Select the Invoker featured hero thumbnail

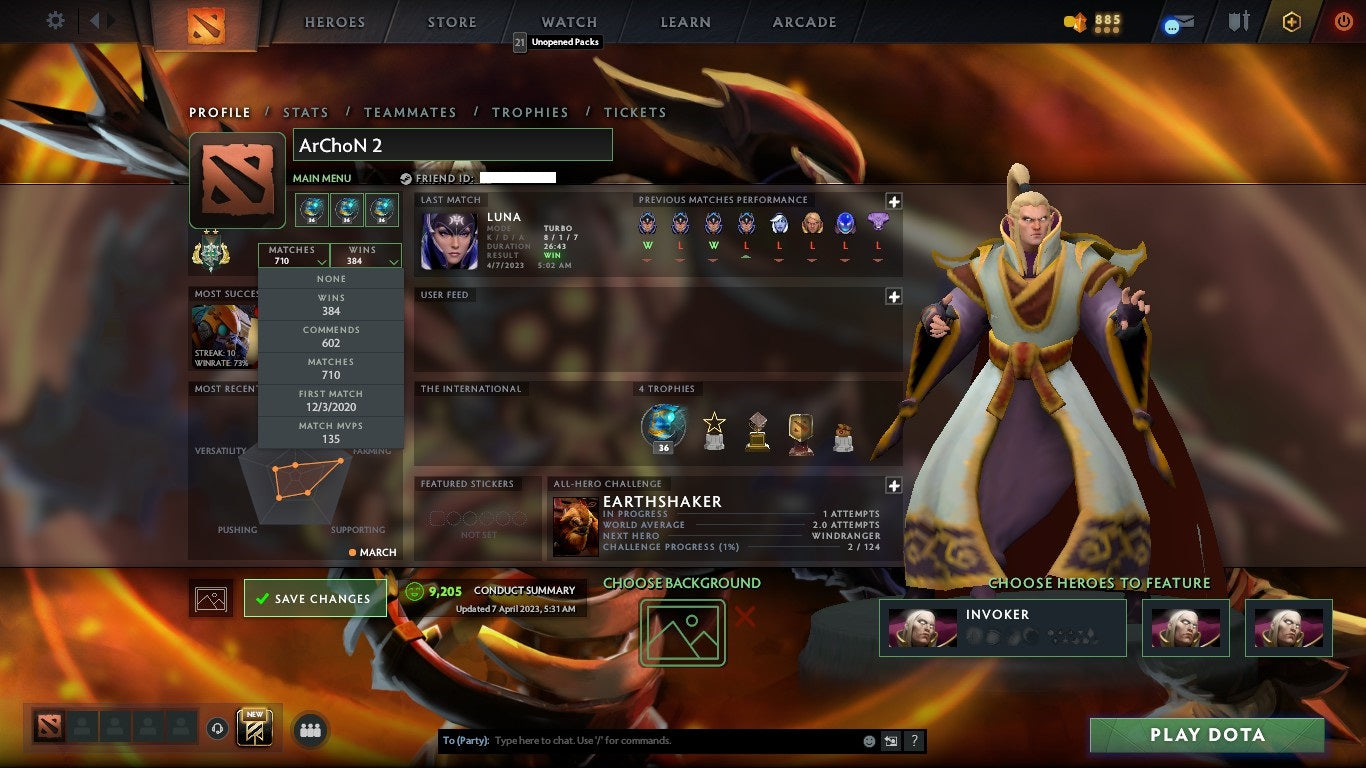[x=921, y=628]
